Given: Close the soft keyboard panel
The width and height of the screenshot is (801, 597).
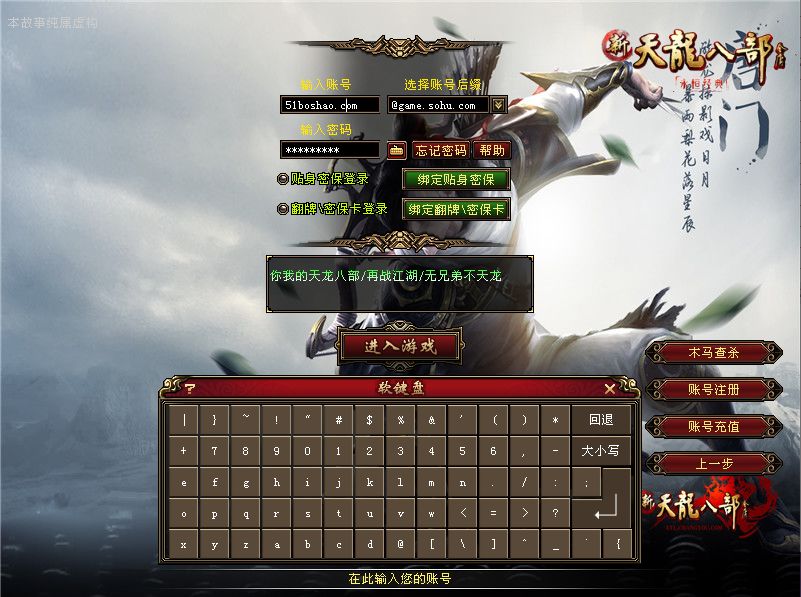Looking at the screenshot, I should [x=610, y=389].
